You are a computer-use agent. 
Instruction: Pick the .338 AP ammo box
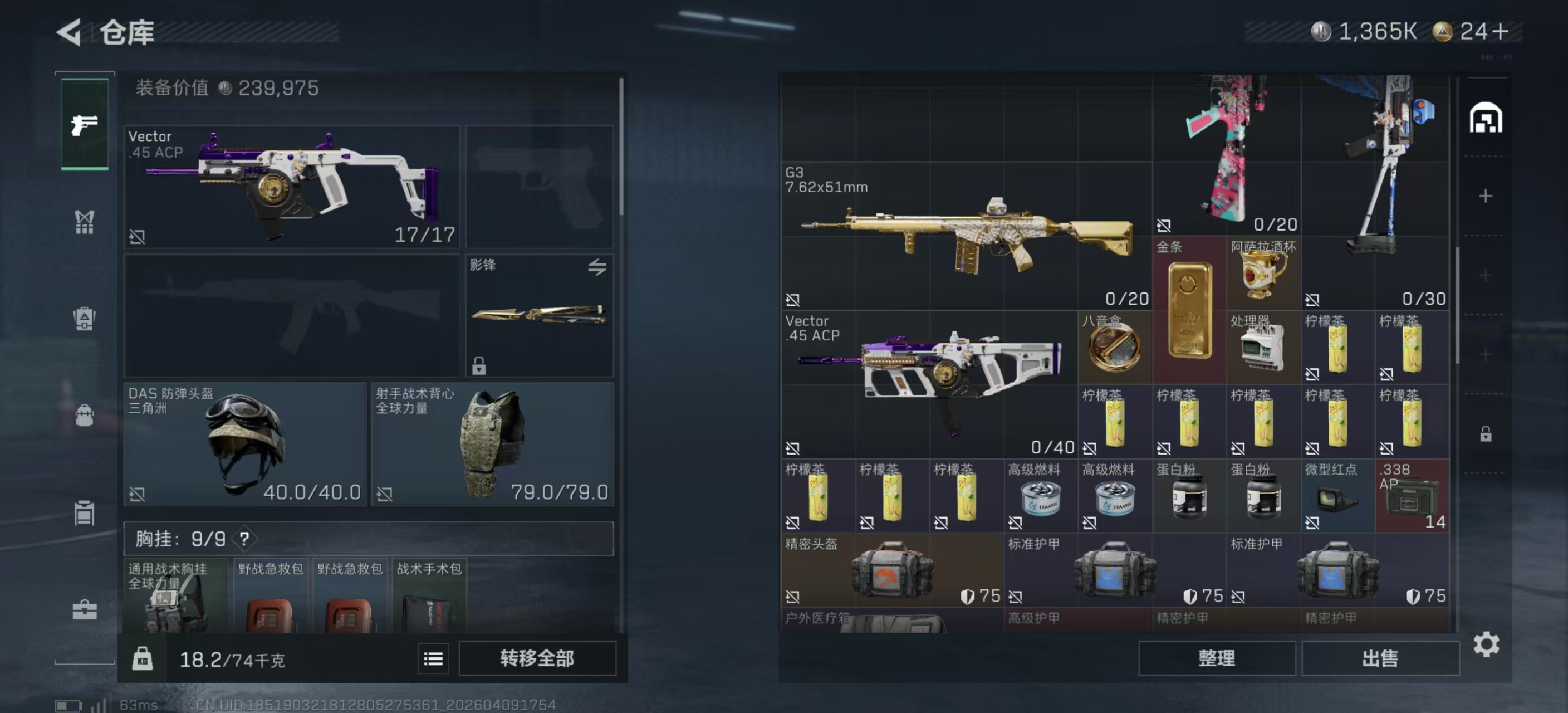coord(1412,496)
